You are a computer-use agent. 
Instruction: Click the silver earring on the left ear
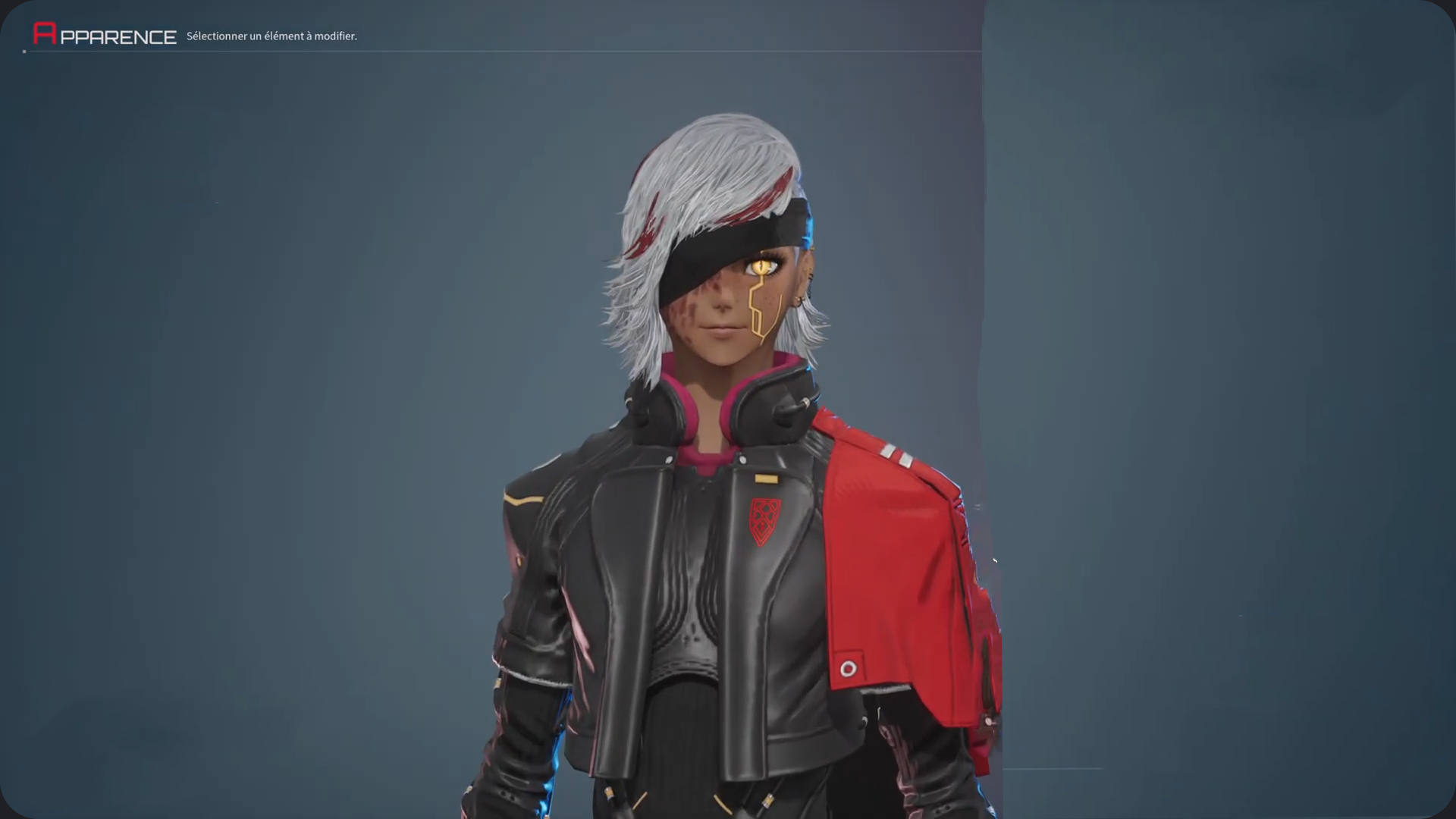point(801,300)
